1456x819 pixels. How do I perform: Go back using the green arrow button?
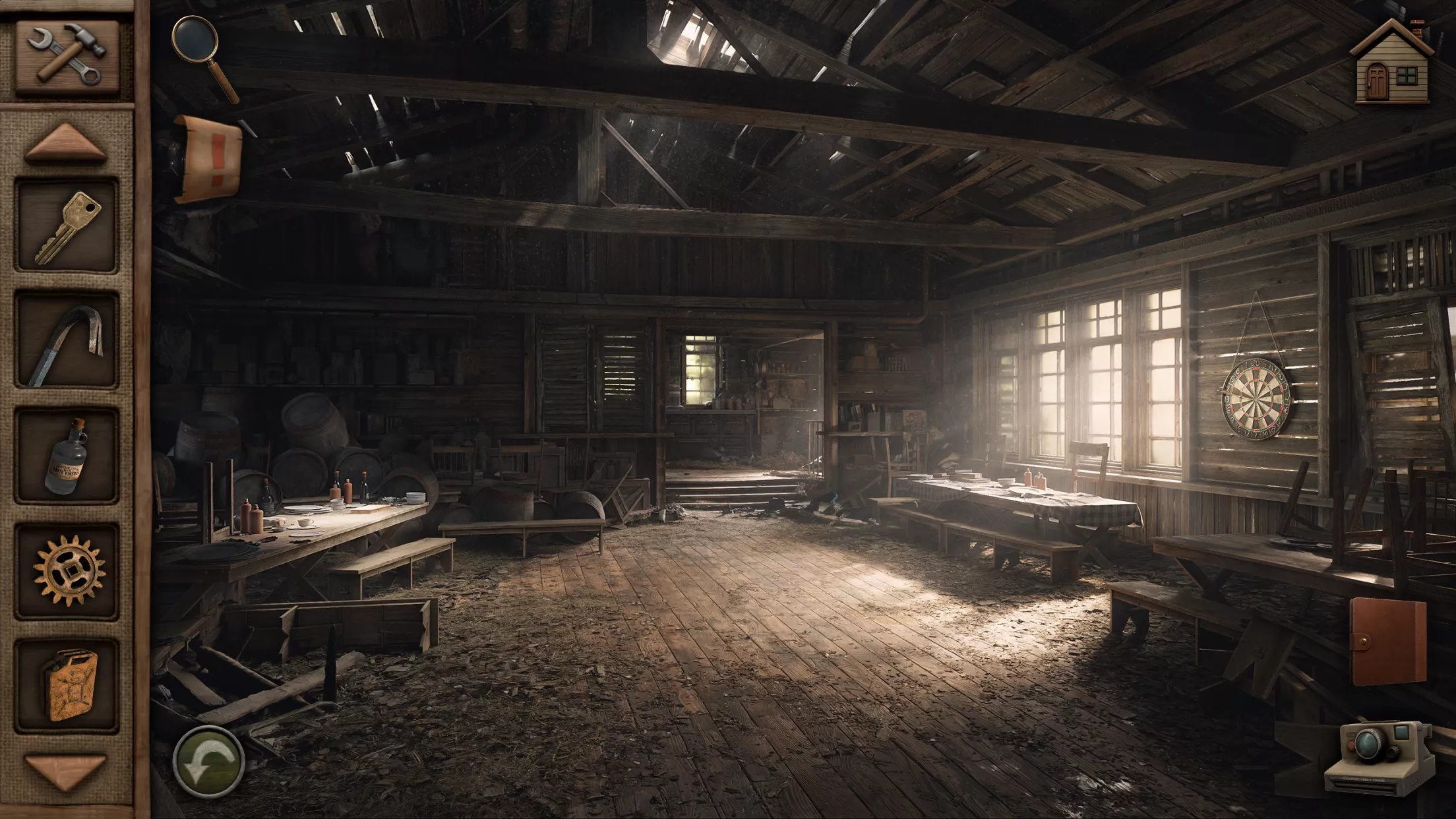tap(208, 763)
